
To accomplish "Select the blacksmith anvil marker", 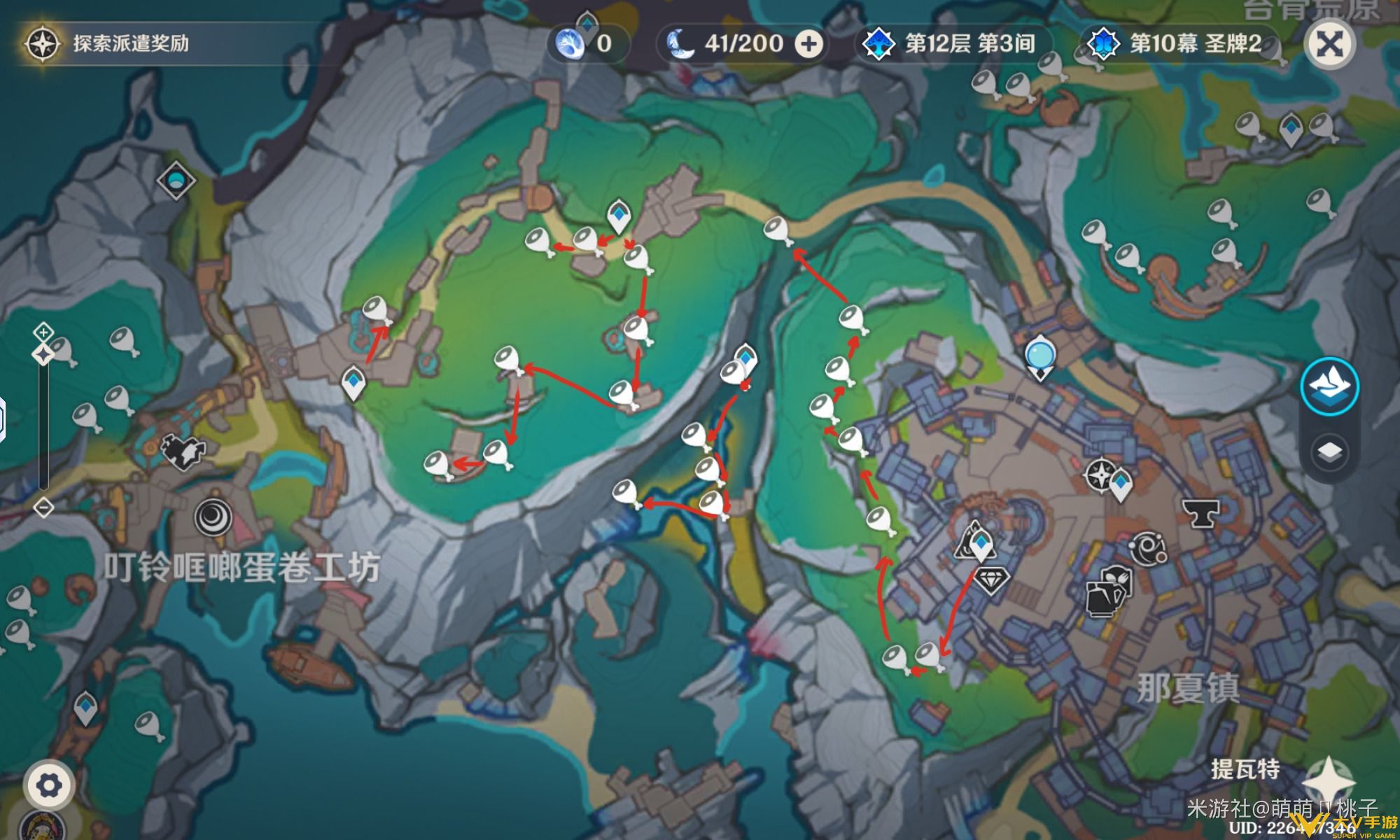I will [1200, 513].
